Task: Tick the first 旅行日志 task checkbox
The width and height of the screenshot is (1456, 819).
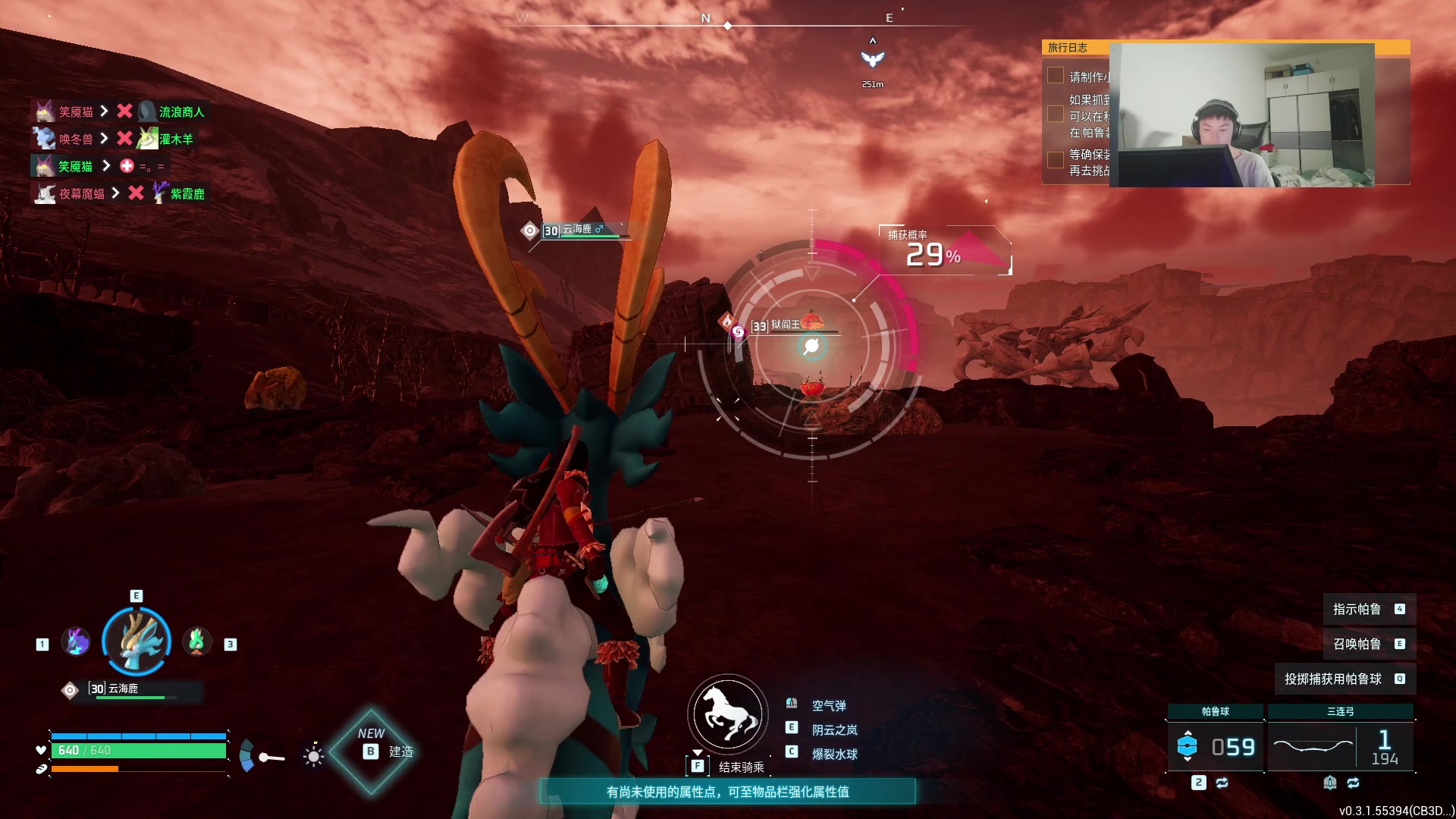Action: (1055, 75)
